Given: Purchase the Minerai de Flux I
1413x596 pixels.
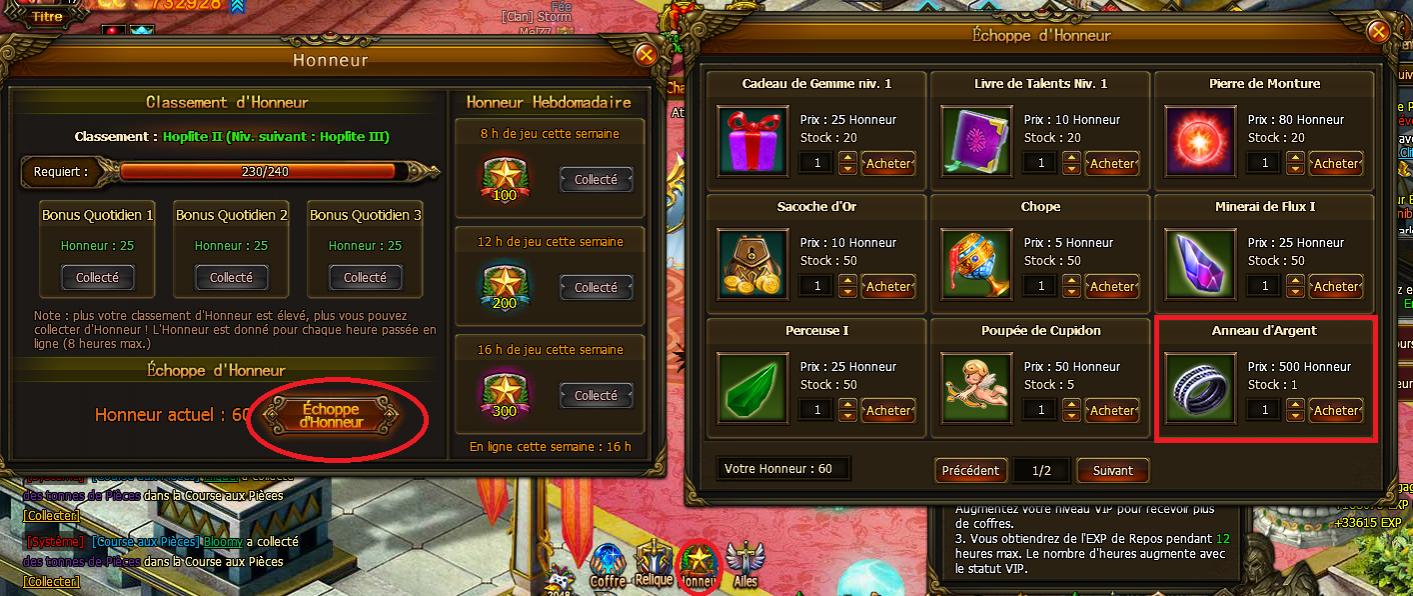Looking at the screenshot, I should [x=1336, y=286].
